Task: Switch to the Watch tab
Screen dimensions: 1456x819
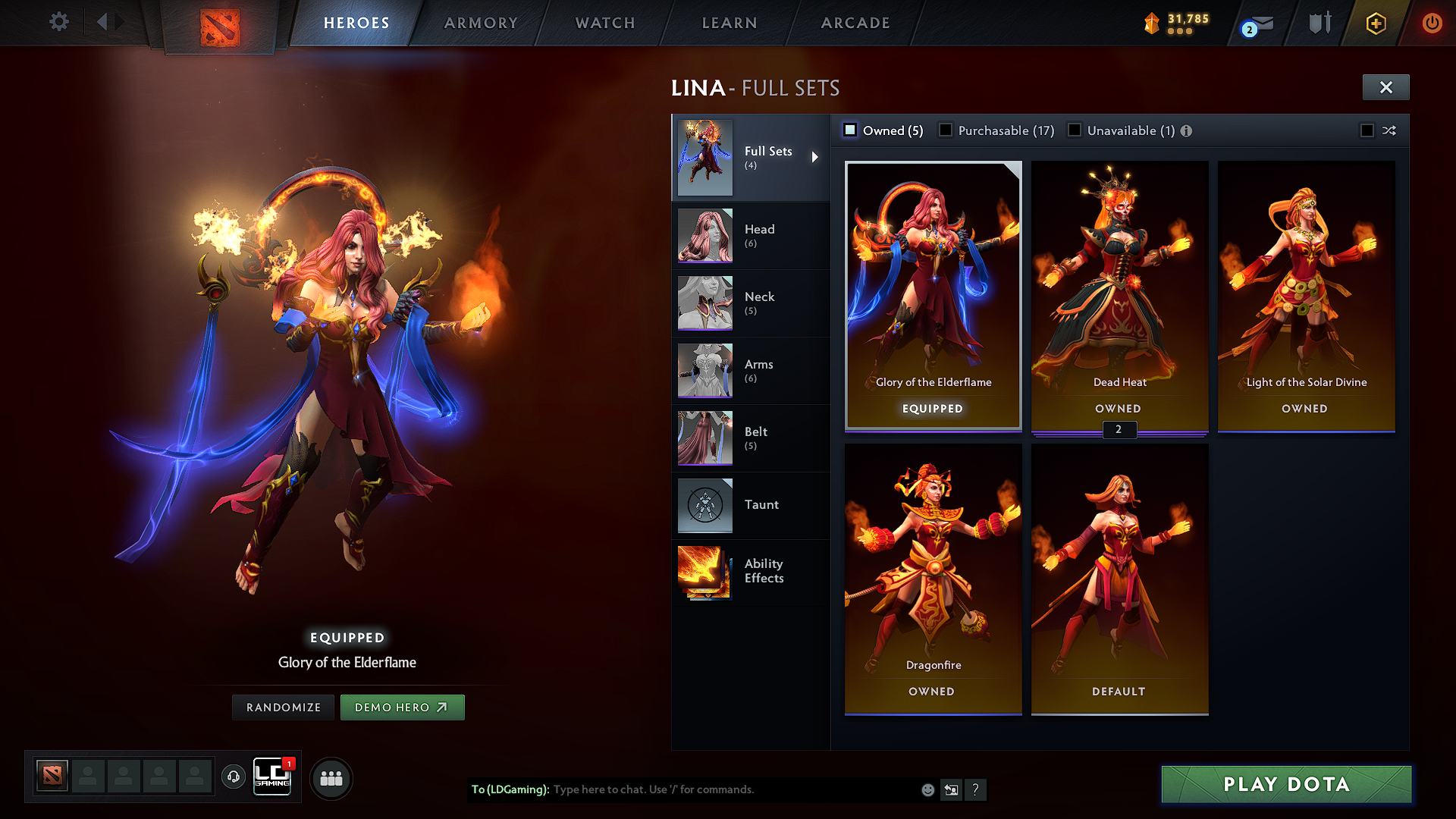Action: coord(604,23)
